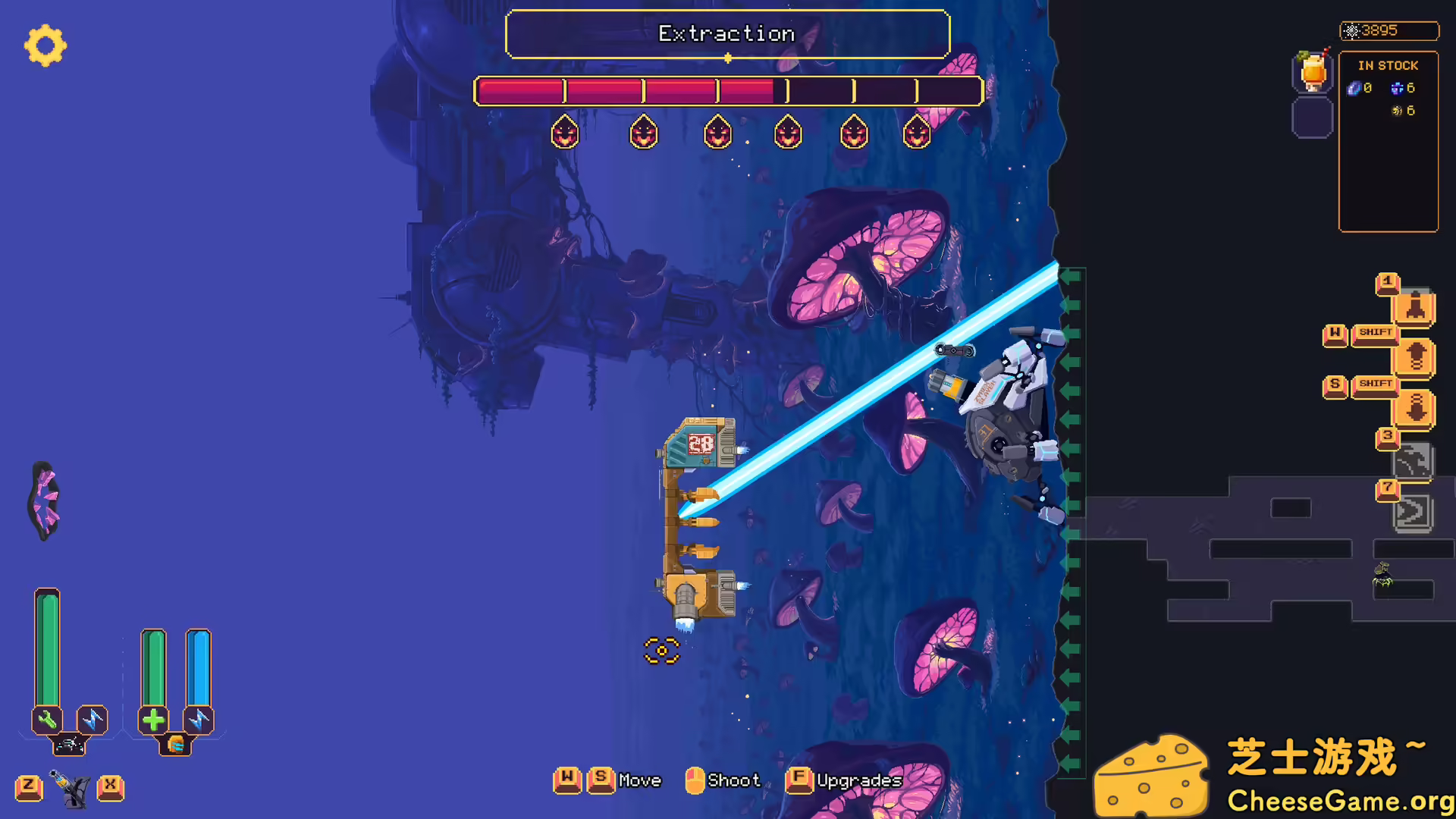Viewport: 1456px width, 819px height.
Task: Open the settings gear menu
Action: pyautogui.click(x=45, y=46)
